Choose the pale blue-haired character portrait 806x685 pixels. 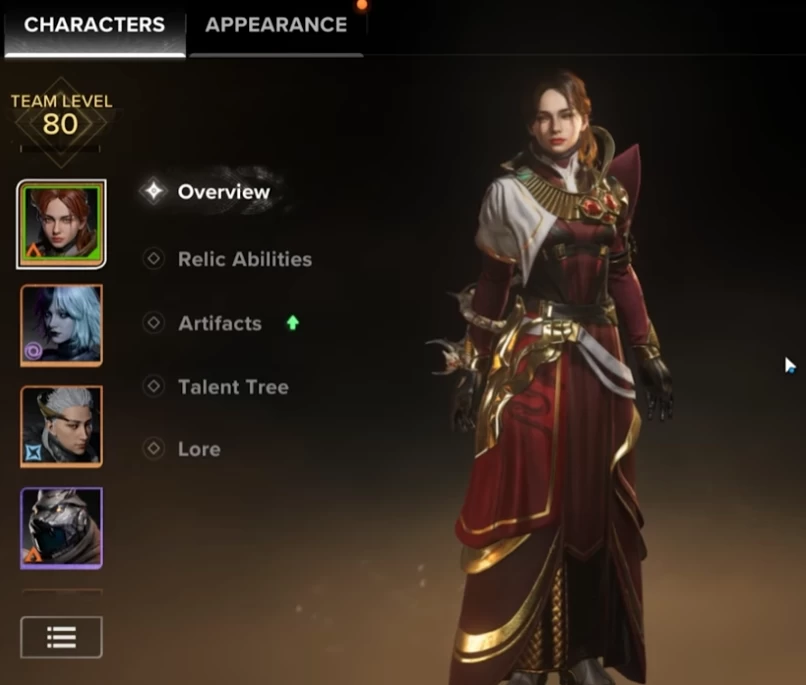[x=62, y=326]
